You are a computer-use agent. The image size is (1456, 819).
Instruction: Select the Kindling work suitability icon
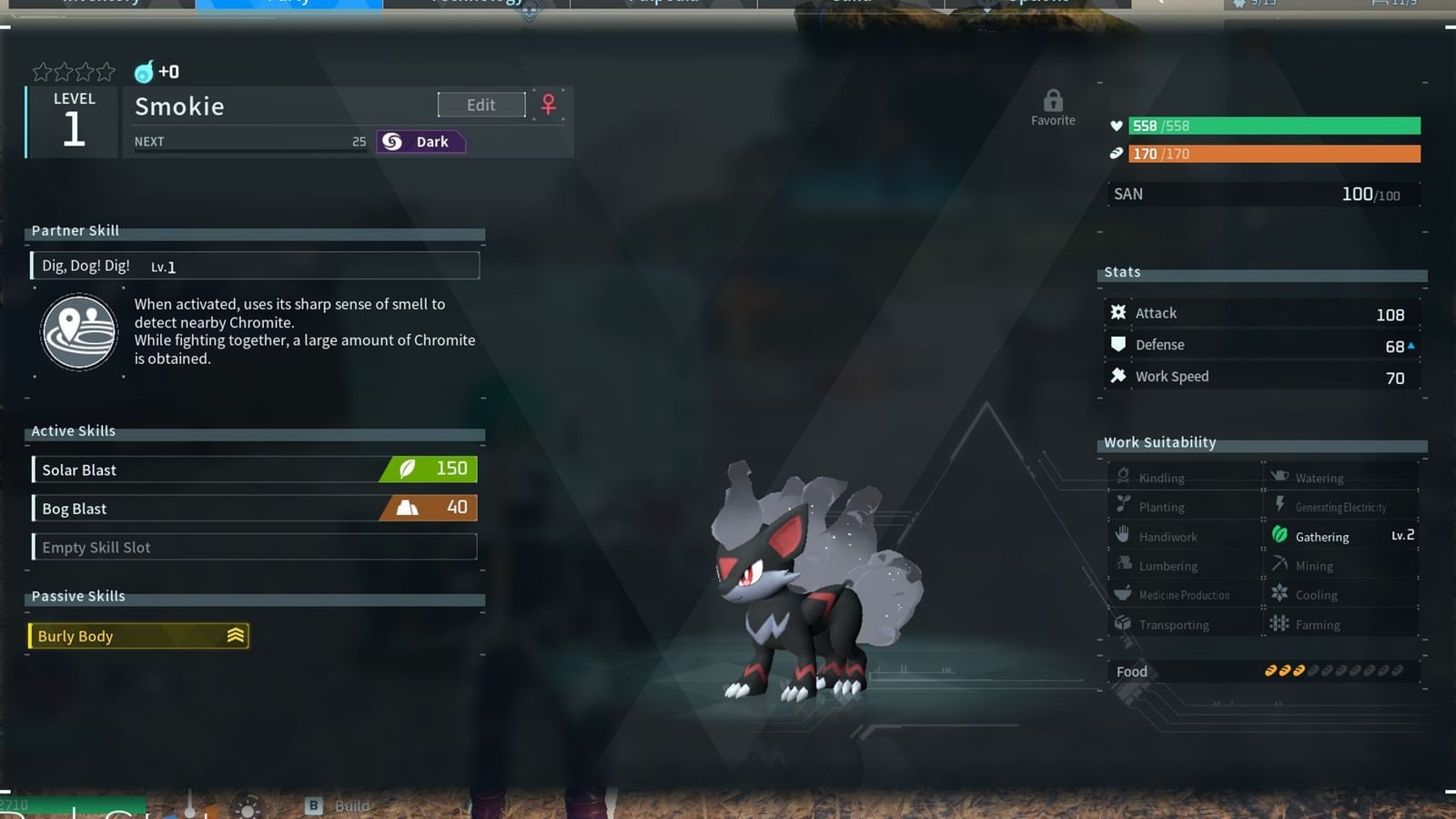coord(1122,477)
